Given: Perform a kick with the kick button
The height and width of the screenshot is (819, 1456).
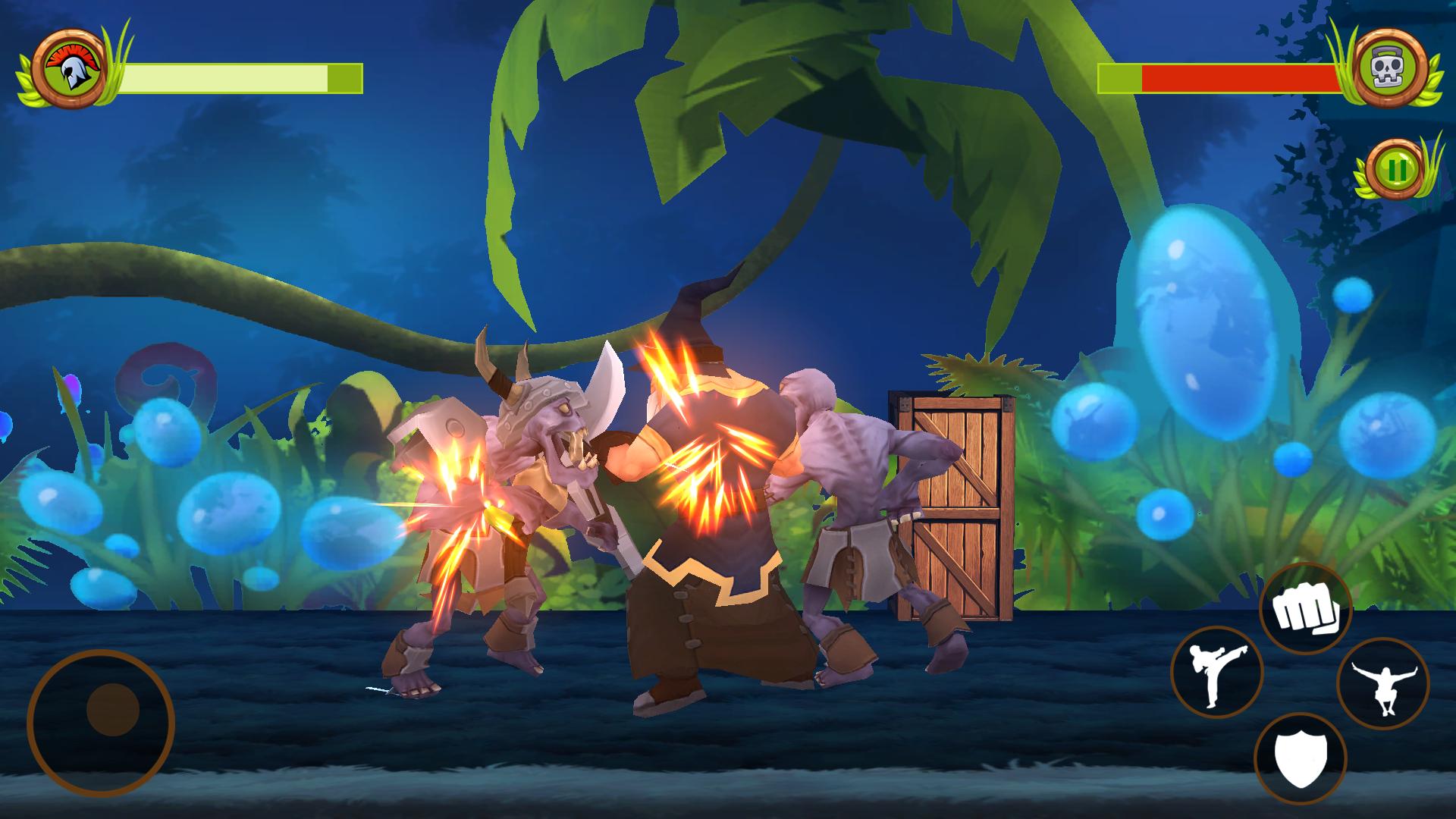Looking at the screenshot, I should tap(1216, 673).
